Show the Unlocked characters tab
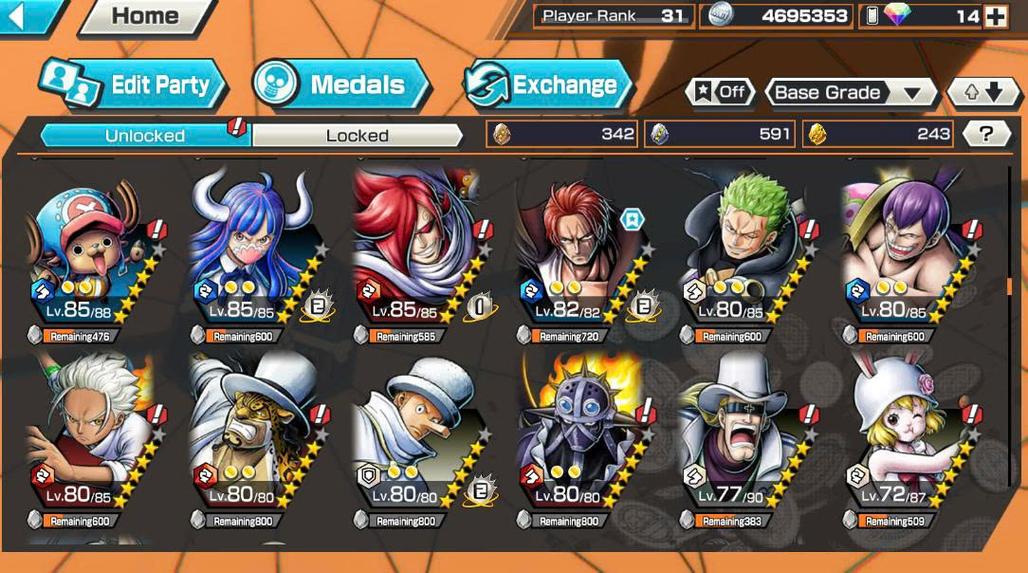This screenshot has height=573, width=1028. [x=145, y=135]
